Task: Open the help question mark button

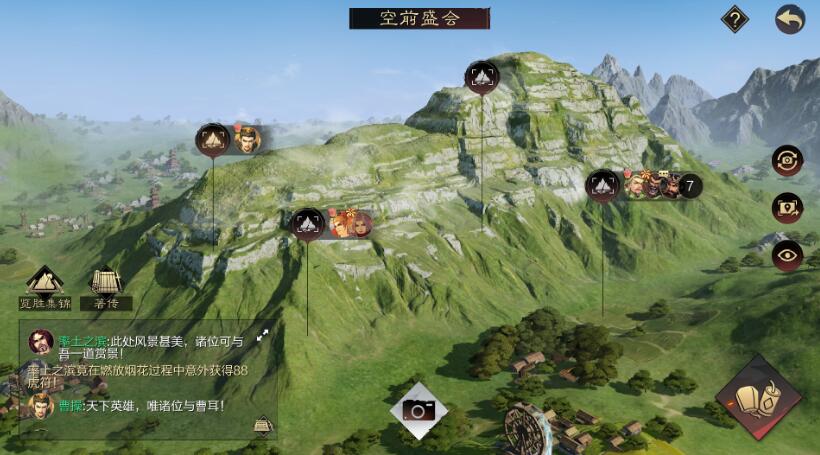Action: pos(736,19)
